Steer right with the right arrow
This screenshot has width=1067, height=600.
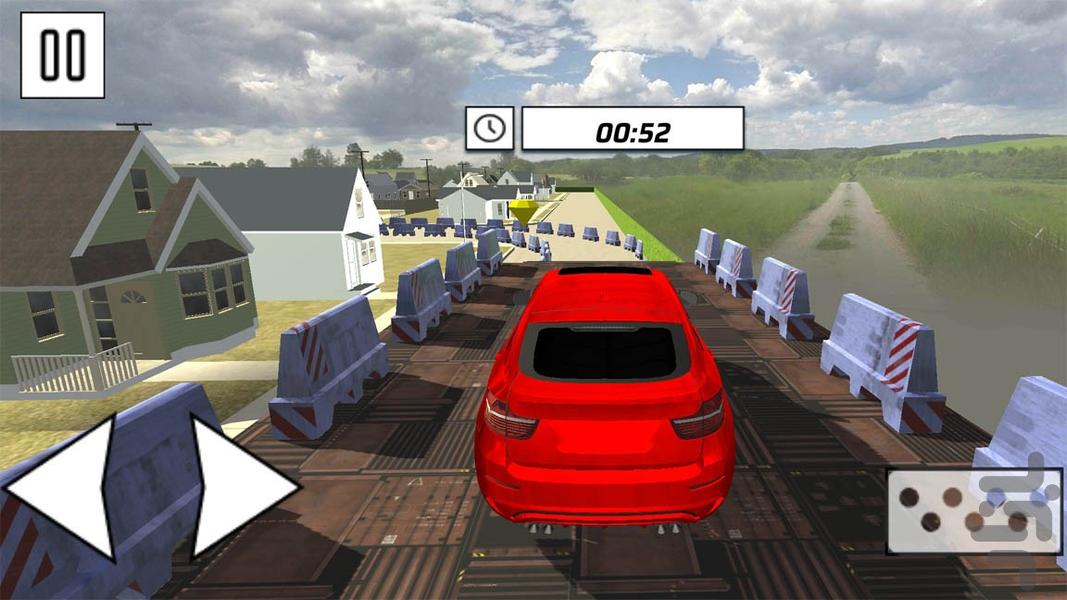click(236, 487)
